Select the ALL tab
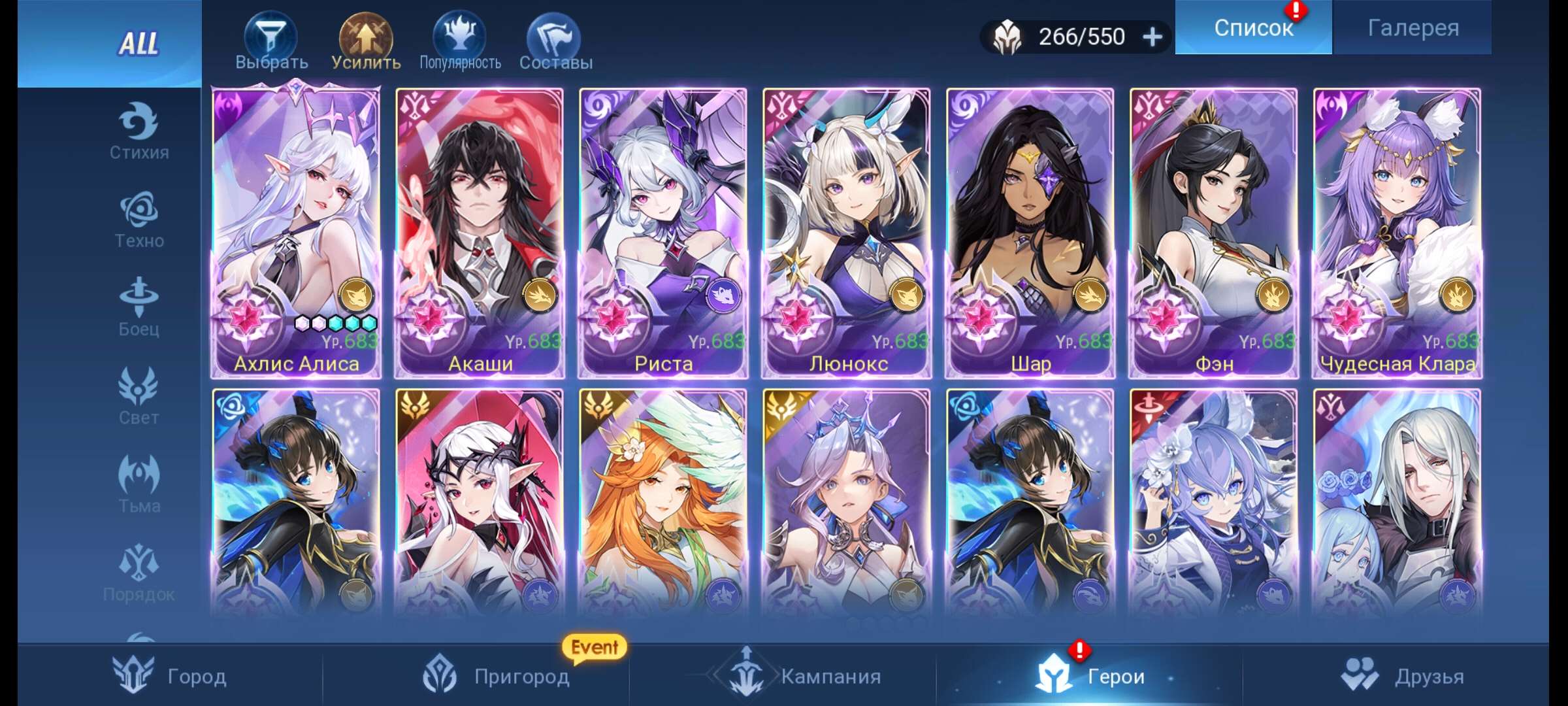 coord(139,44)
